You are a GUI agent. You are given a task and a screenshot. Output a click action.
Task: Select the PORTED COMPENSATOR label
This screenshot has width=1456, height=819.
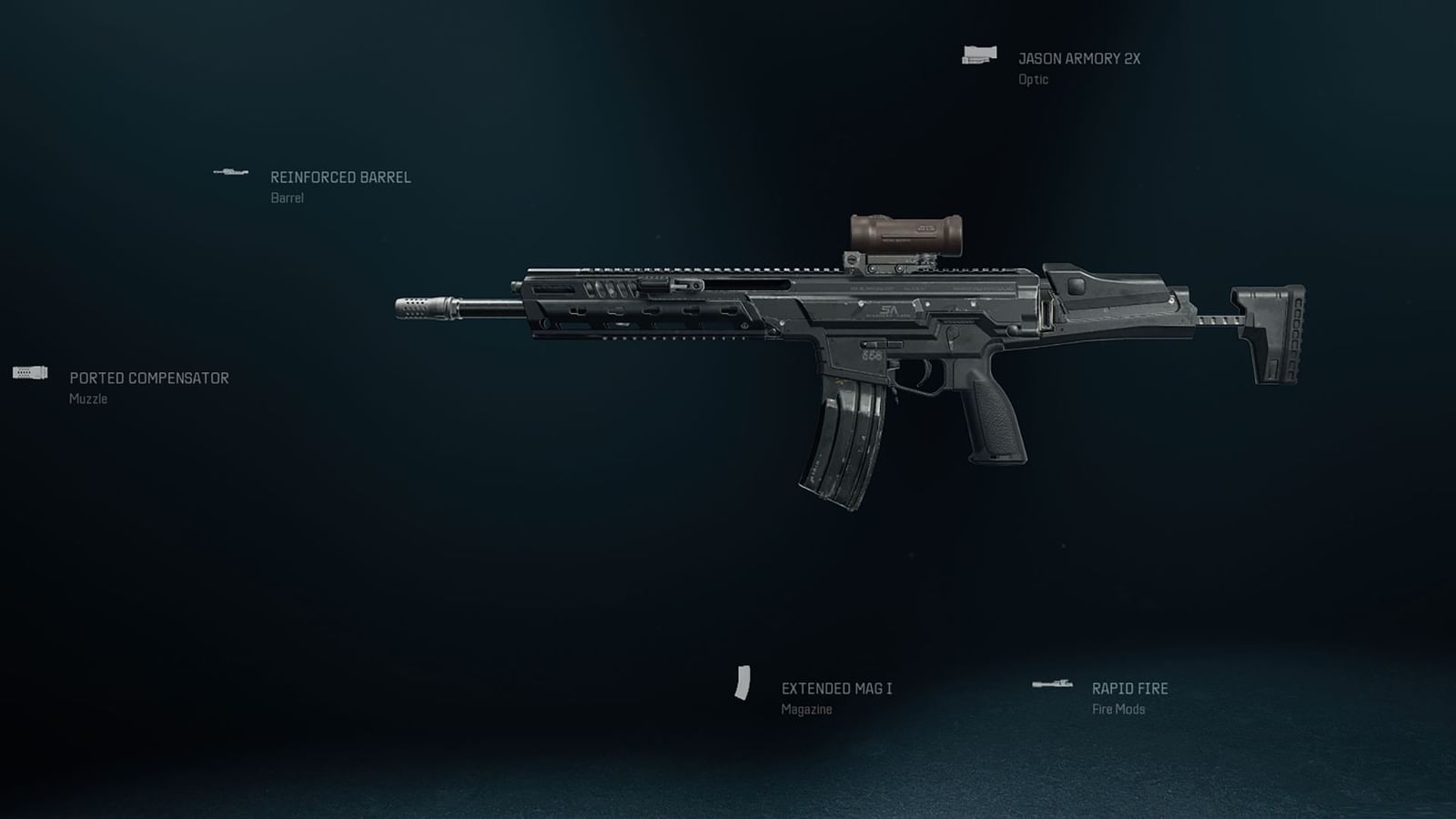(149, 379)
